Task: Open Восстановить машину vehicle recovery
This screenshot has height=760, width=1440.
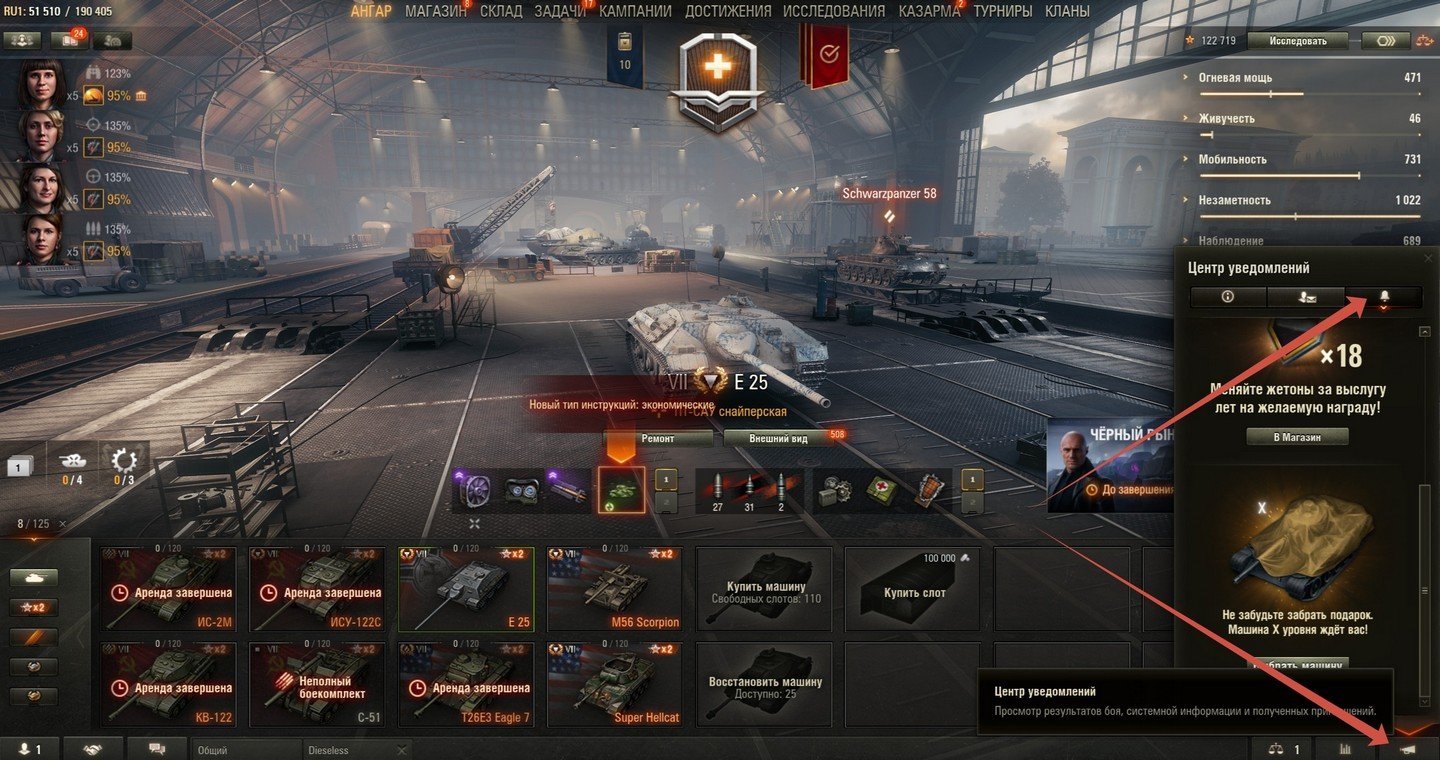Action: coord(764,684)
